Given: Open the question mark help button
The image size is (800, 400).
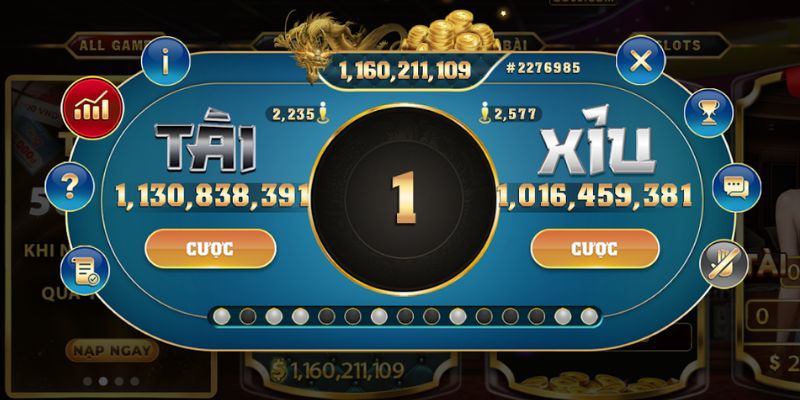Looking at the screenshot, I should (70, 185).
